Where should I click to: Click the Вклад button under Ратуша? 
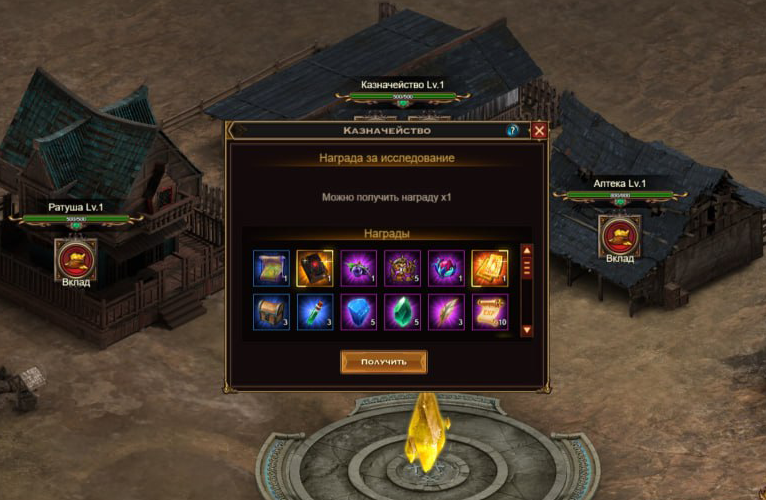pyautogui.click(x=76, y=260)
